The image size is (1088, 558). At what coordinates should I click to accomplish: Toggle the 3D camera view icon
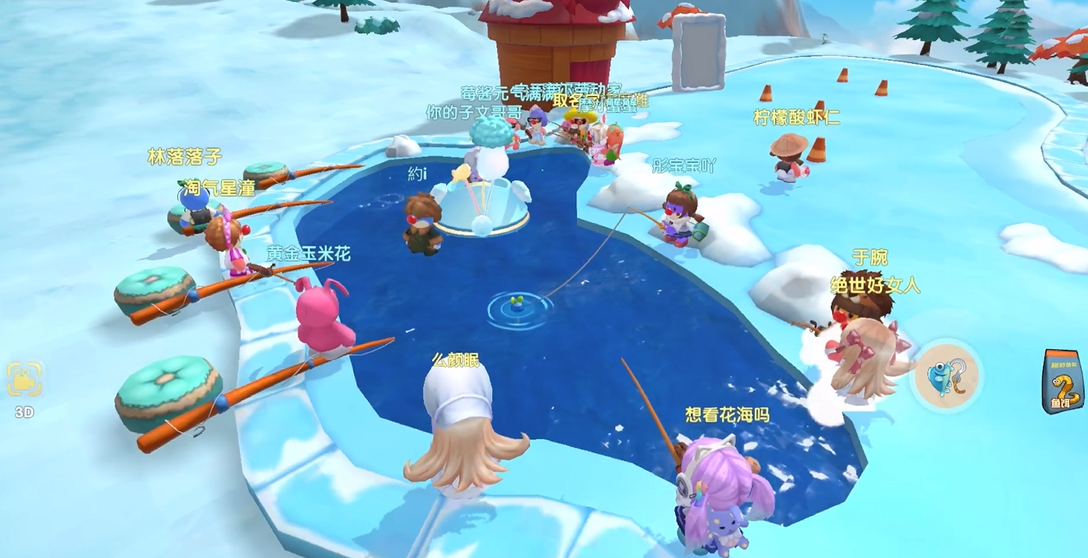tap(24, 381)
